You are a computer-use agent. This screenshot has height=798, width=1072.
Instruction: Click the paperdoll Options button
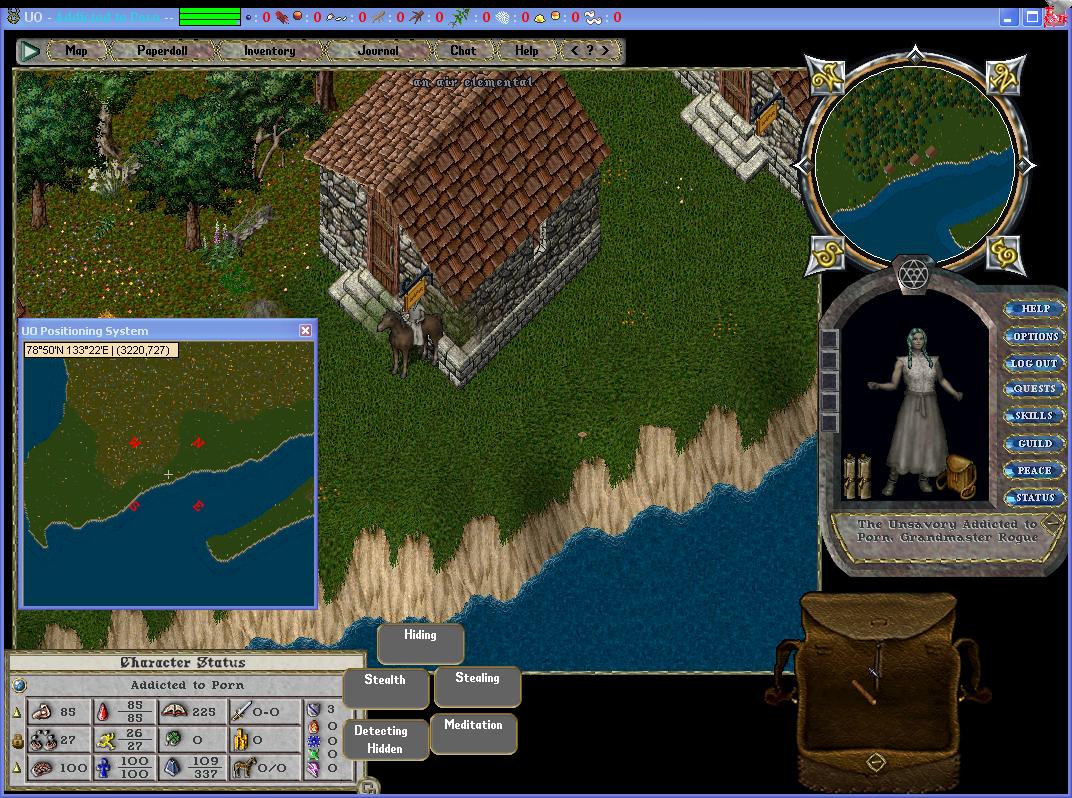point(1035,336)
